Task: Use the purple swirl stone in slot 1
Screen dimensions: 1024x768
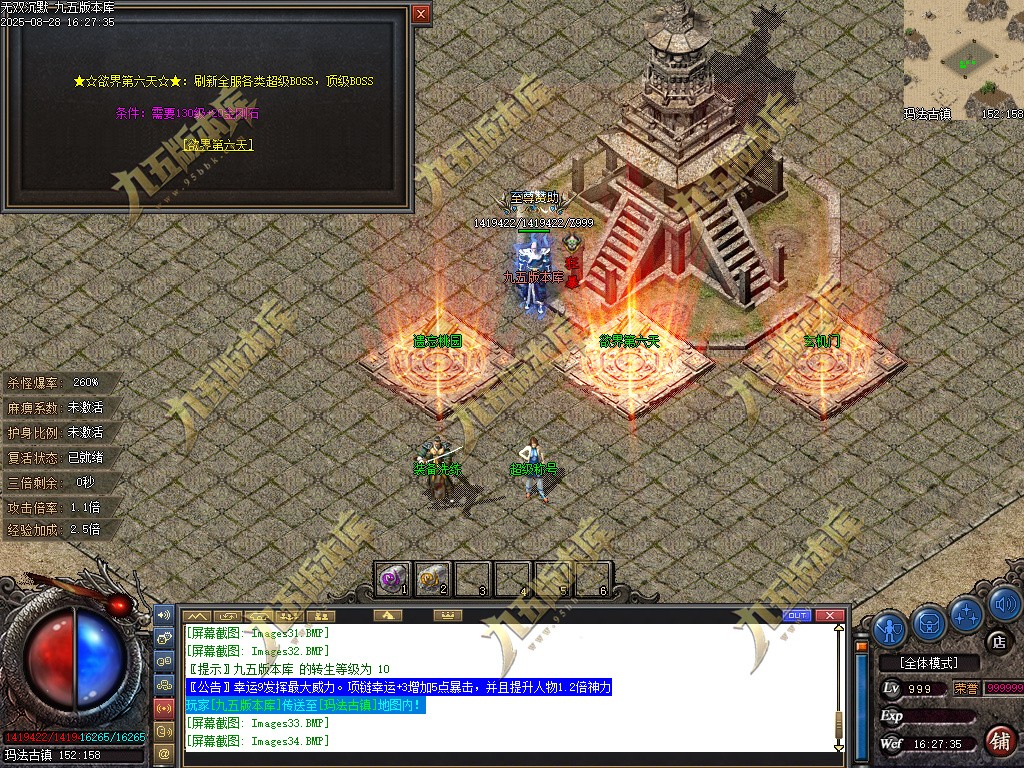Action: (x=393, y=577)
